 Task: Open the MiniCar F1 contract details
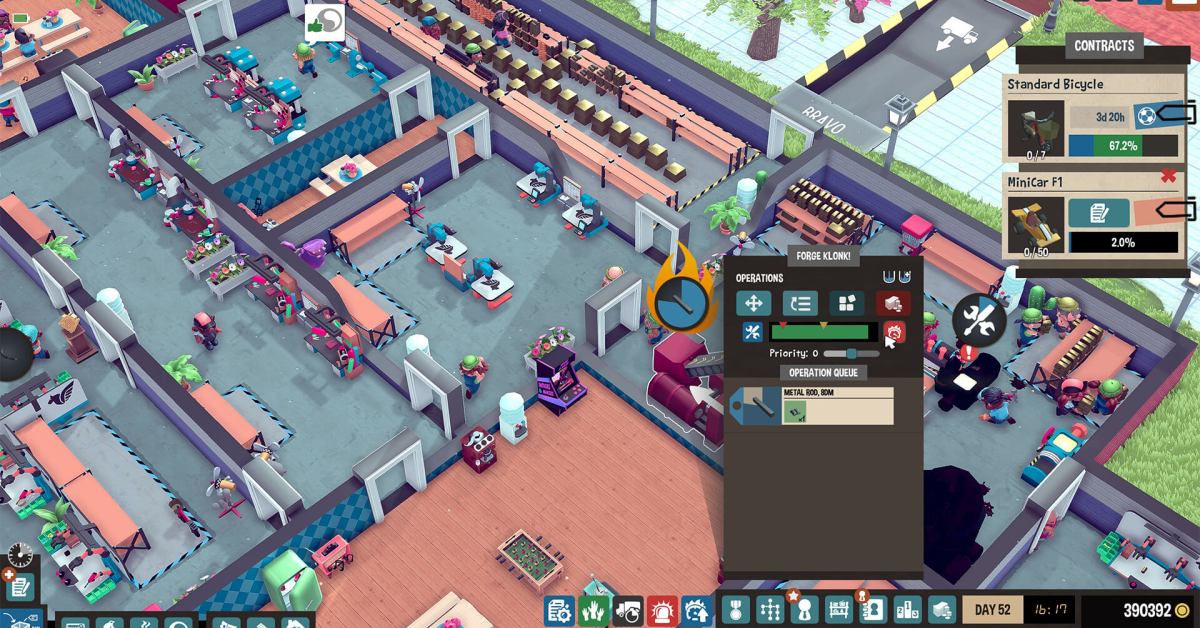(x=1098, y=213)
